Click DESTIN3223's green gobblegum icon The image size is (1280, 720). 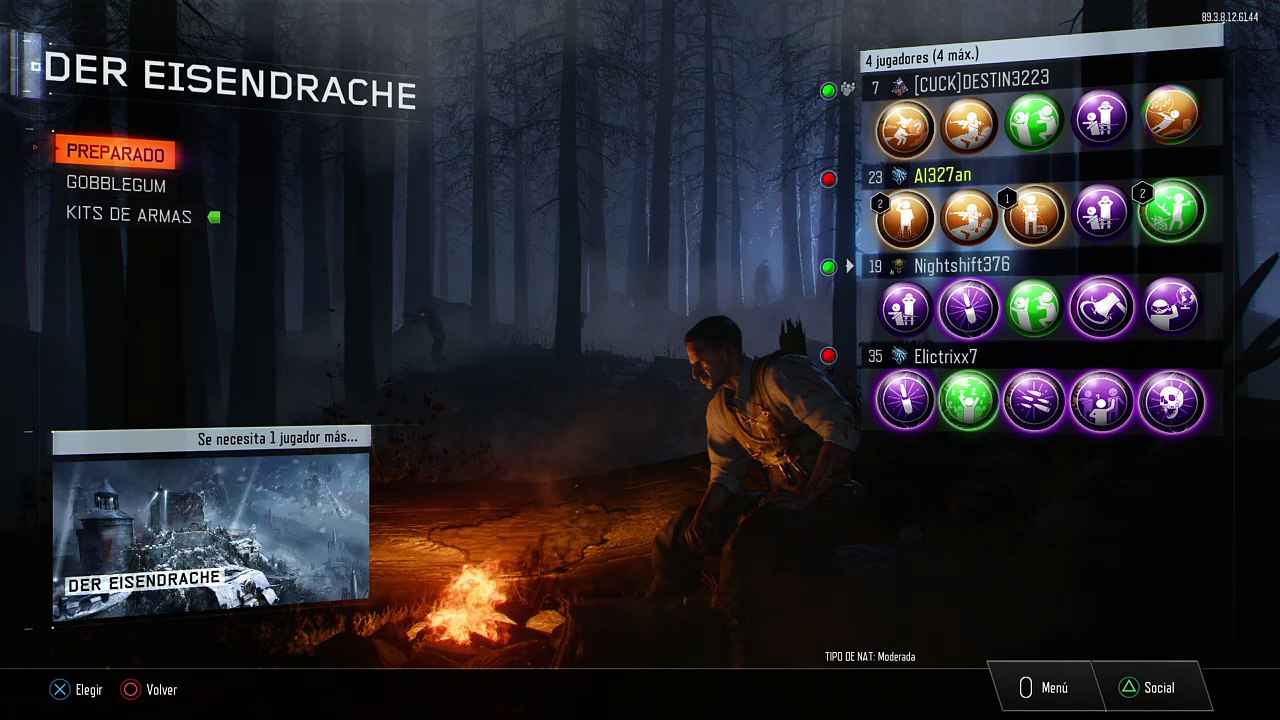(x=1033, y=122)
